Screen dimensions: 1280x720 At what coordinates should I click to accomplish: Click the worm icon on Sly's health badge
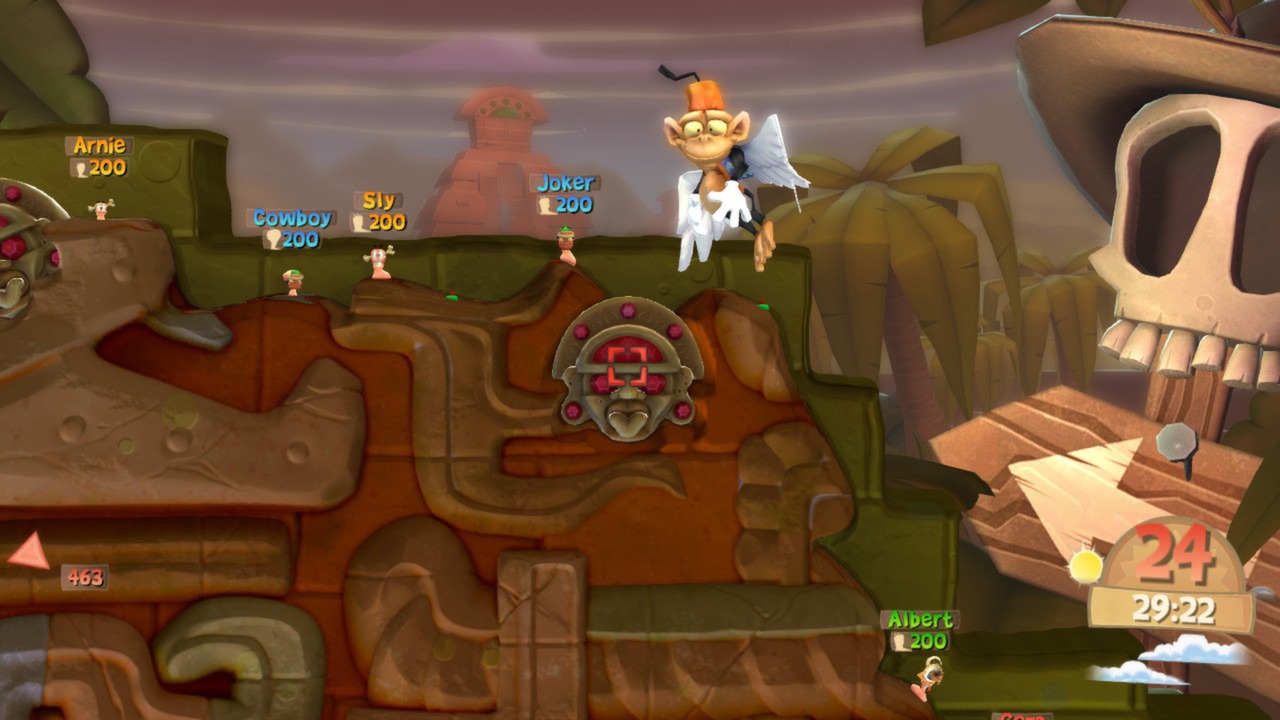pyautogui.click(x=358, y=222)
